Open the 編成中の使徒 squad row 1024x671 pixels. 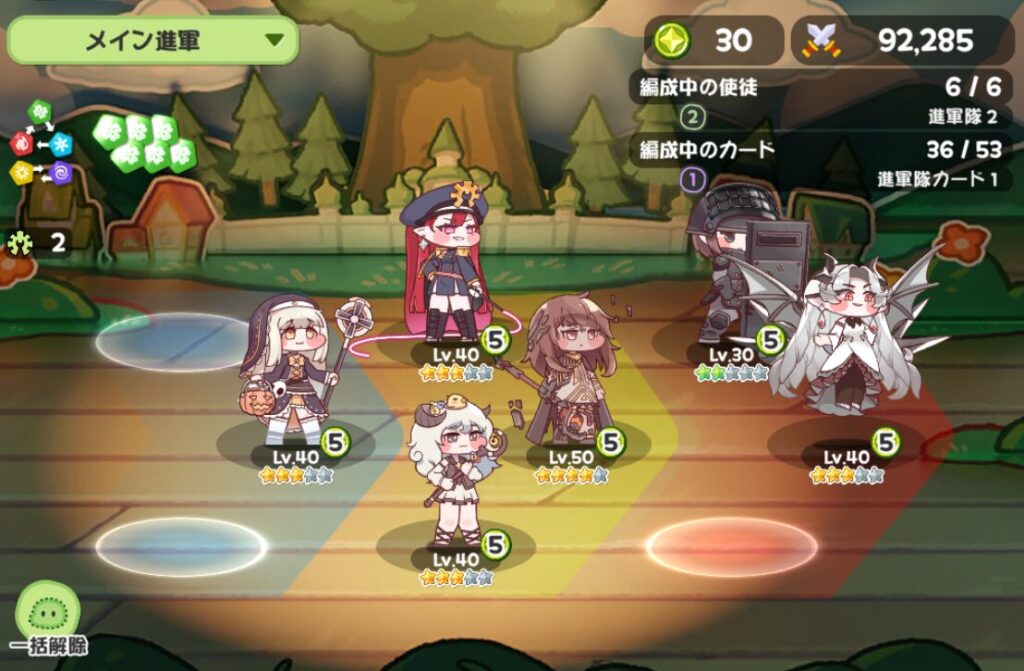coord(821,101)
